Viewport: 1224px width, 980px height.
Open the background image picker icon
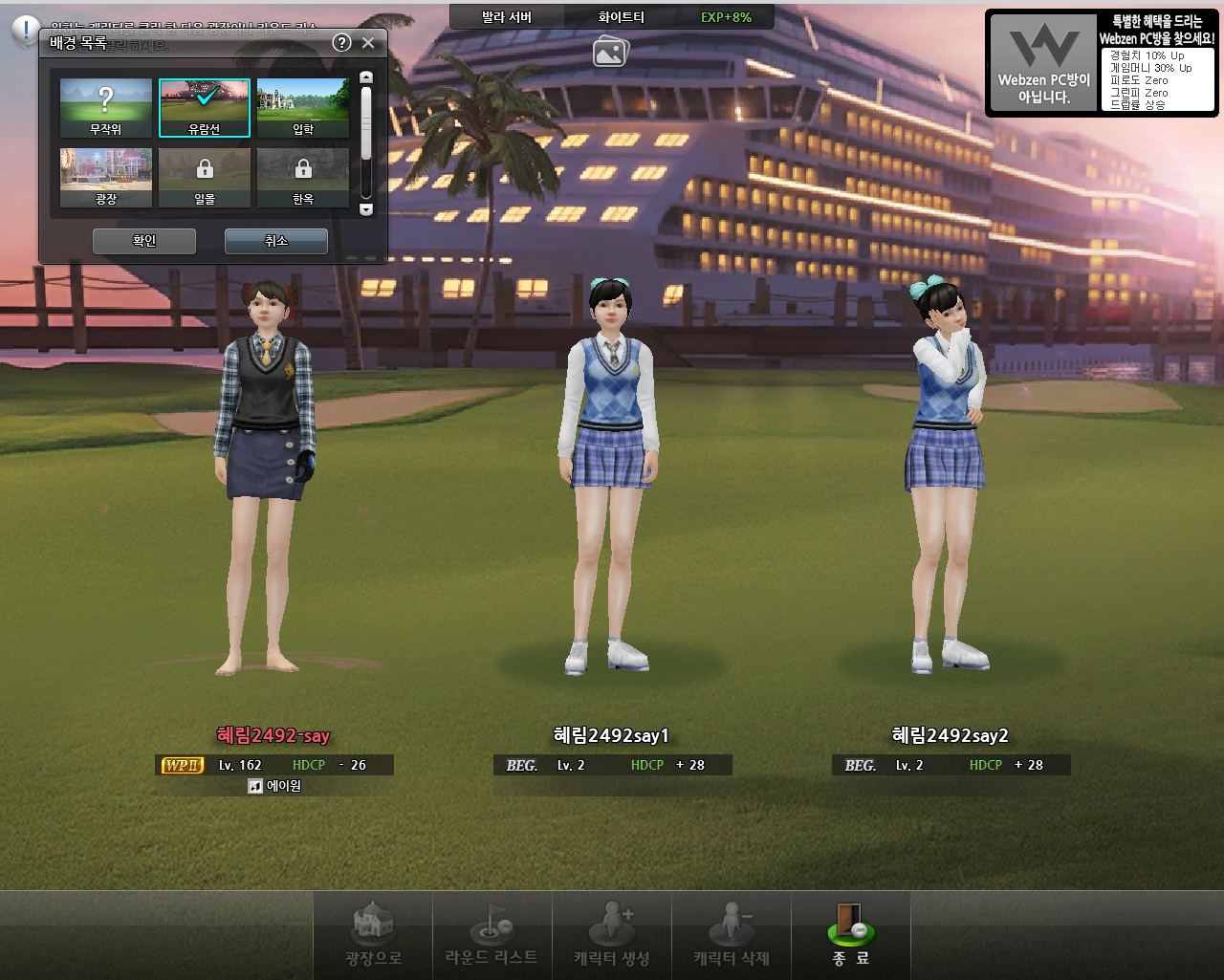pos(610,51)
